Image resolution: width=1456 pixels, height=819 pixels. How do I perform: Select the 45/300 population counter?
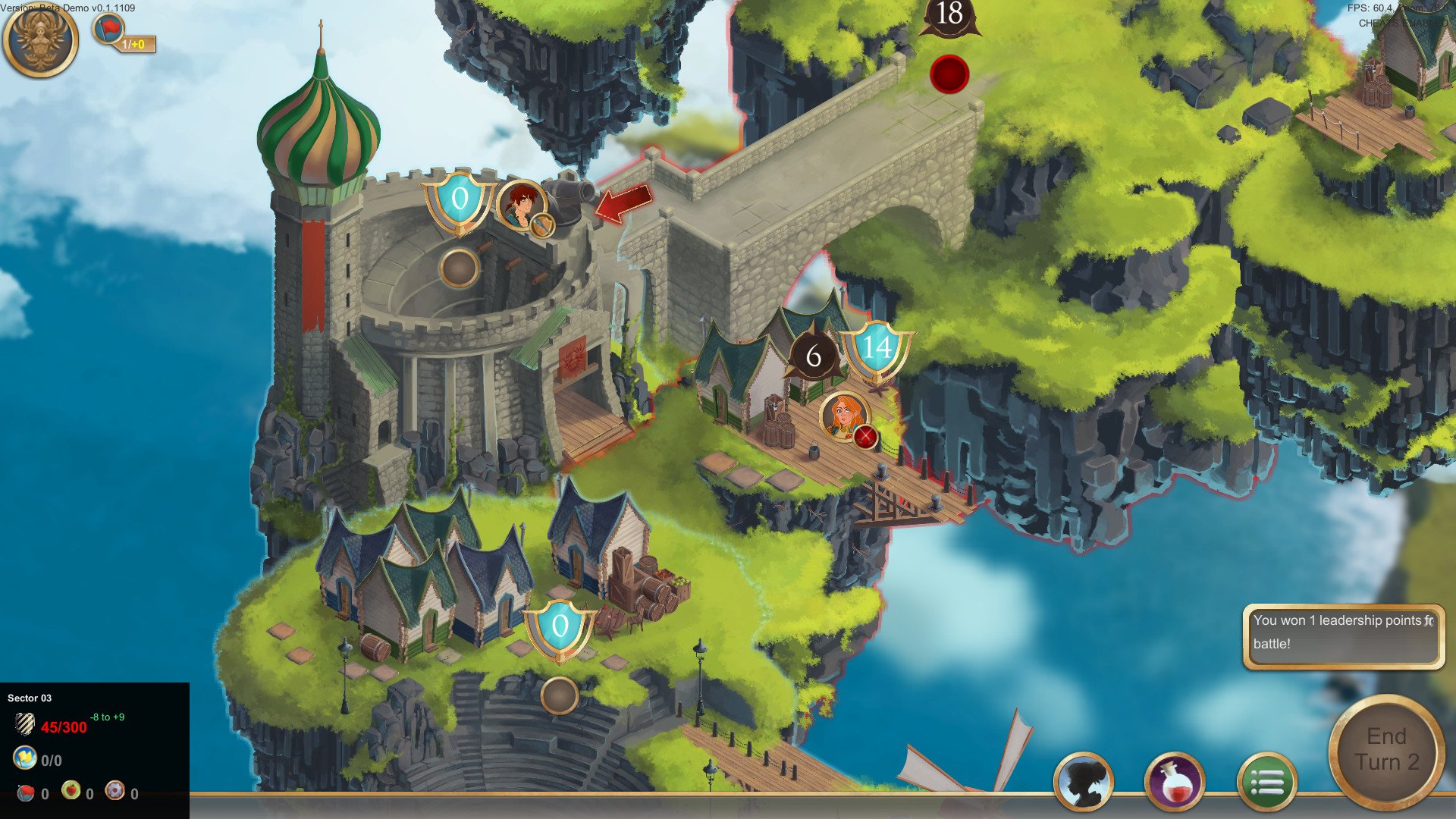click(63, 726)
